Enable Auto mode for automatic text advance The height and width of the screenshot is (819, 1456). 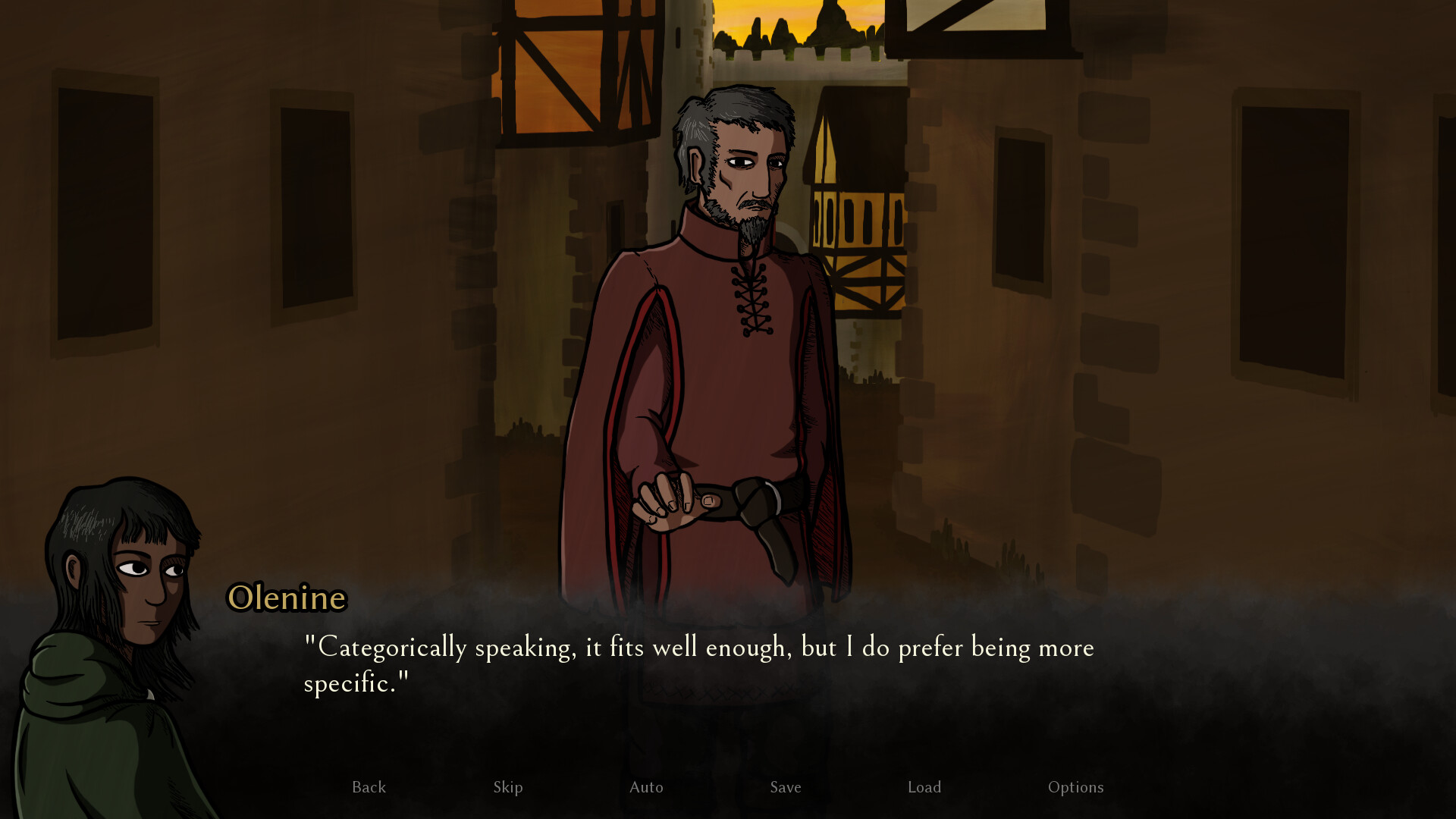tap(646, 787)
